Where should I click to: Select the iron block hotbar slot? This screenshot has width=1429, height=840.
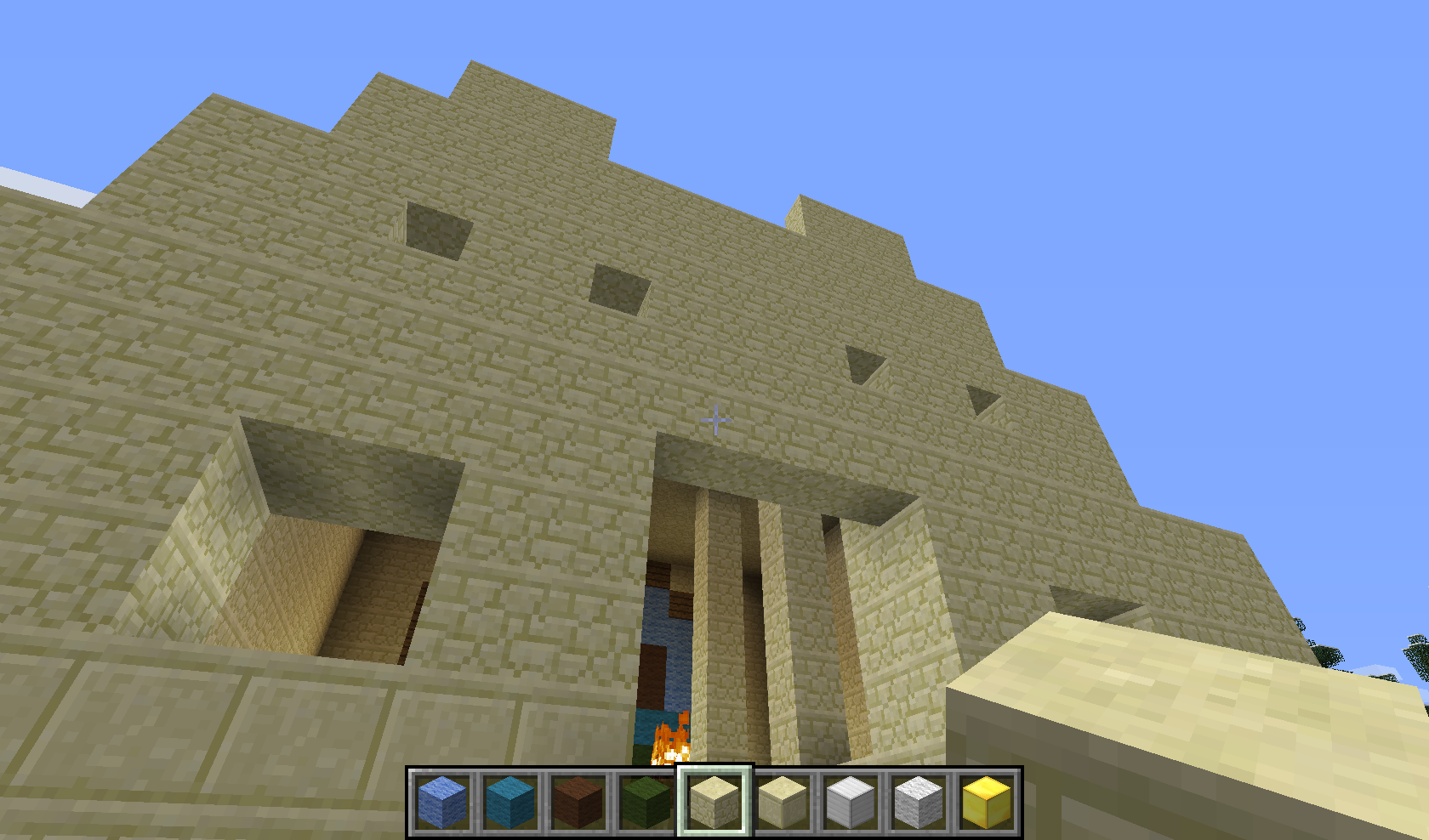pos(851,802)
